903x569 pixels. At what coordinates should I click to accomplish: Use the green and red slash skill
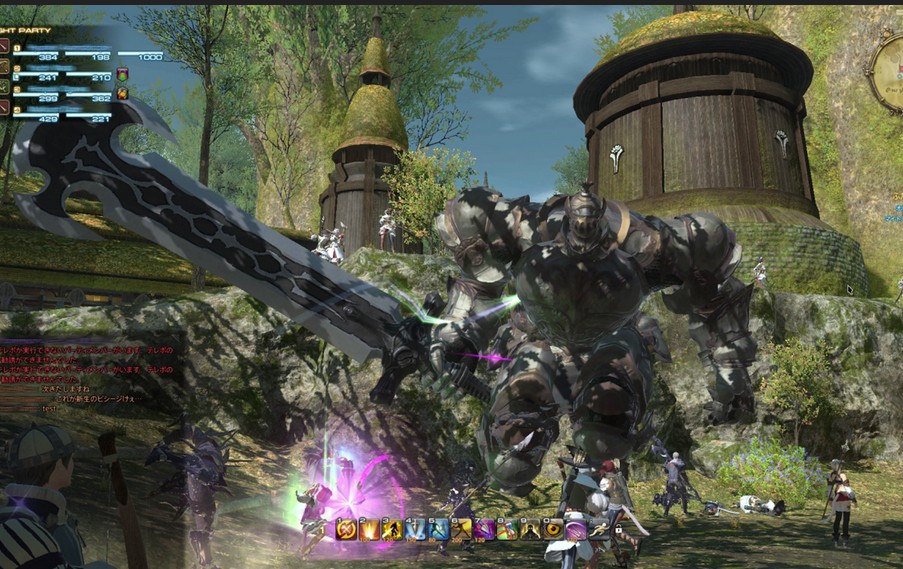[x=507, y=529]
